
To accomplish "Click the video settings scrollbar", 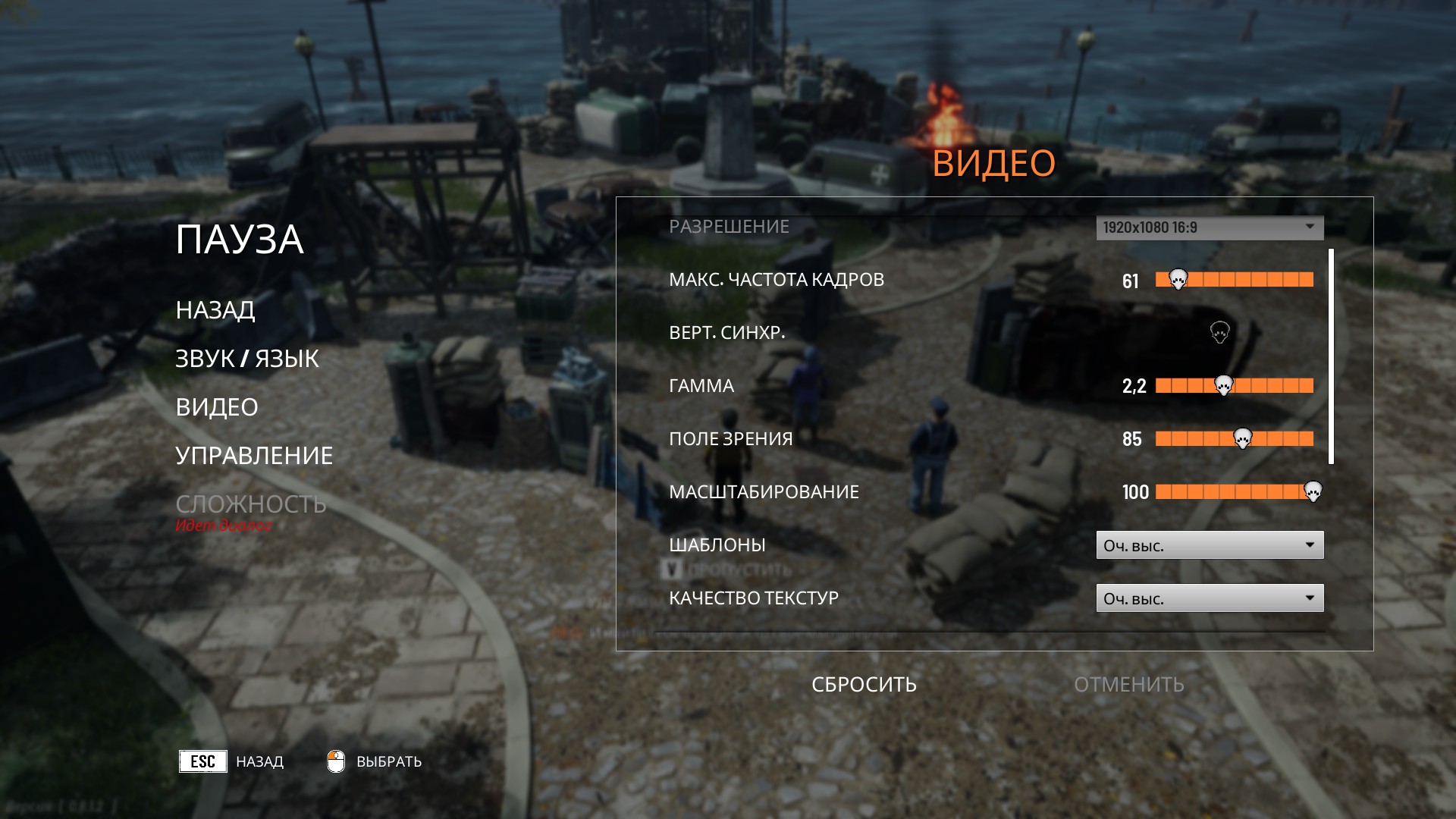I will [1331, 356].
